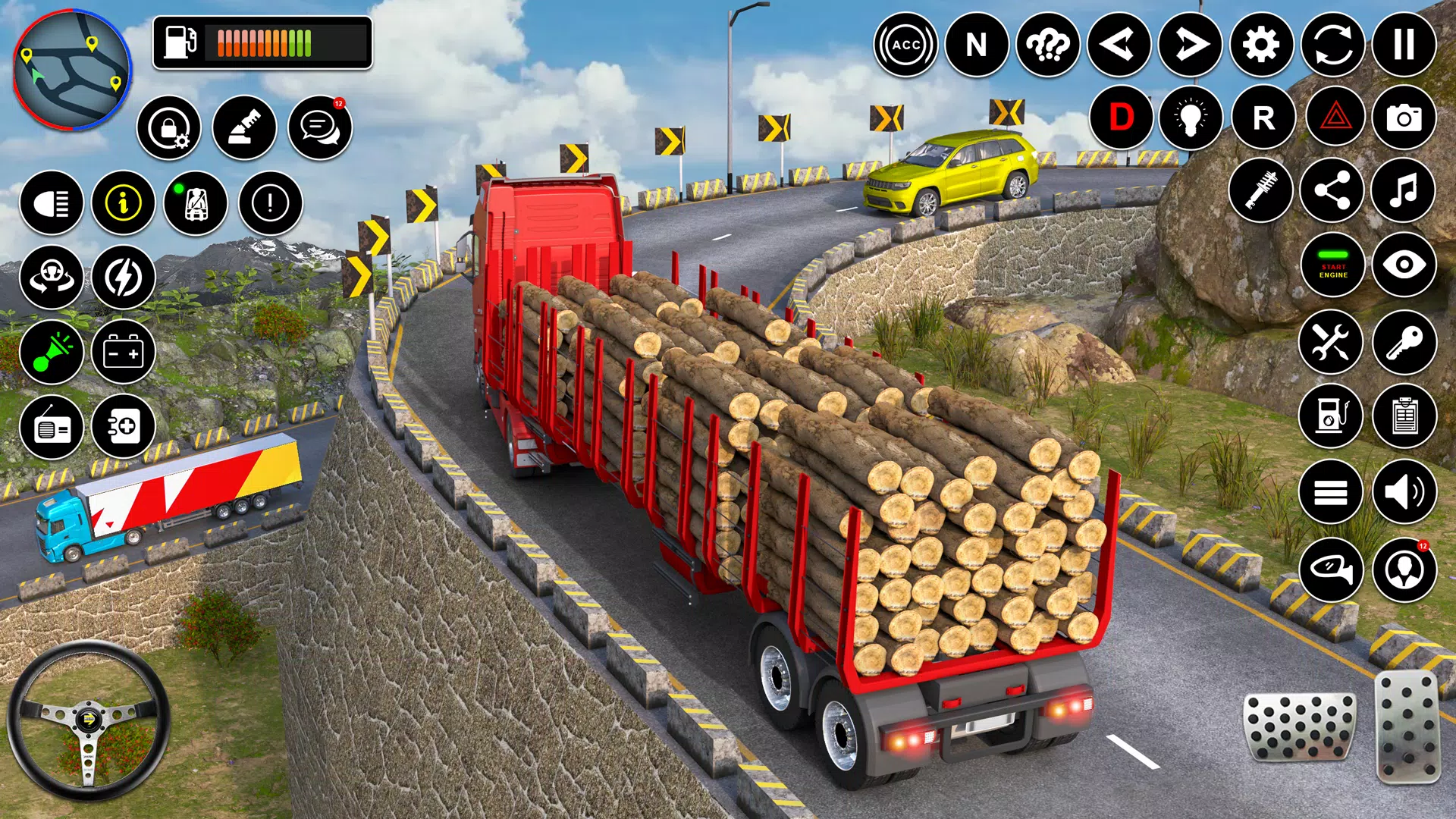Pause the game
The width and height of the screenshot is (1456, 819).
[1404, 45]
